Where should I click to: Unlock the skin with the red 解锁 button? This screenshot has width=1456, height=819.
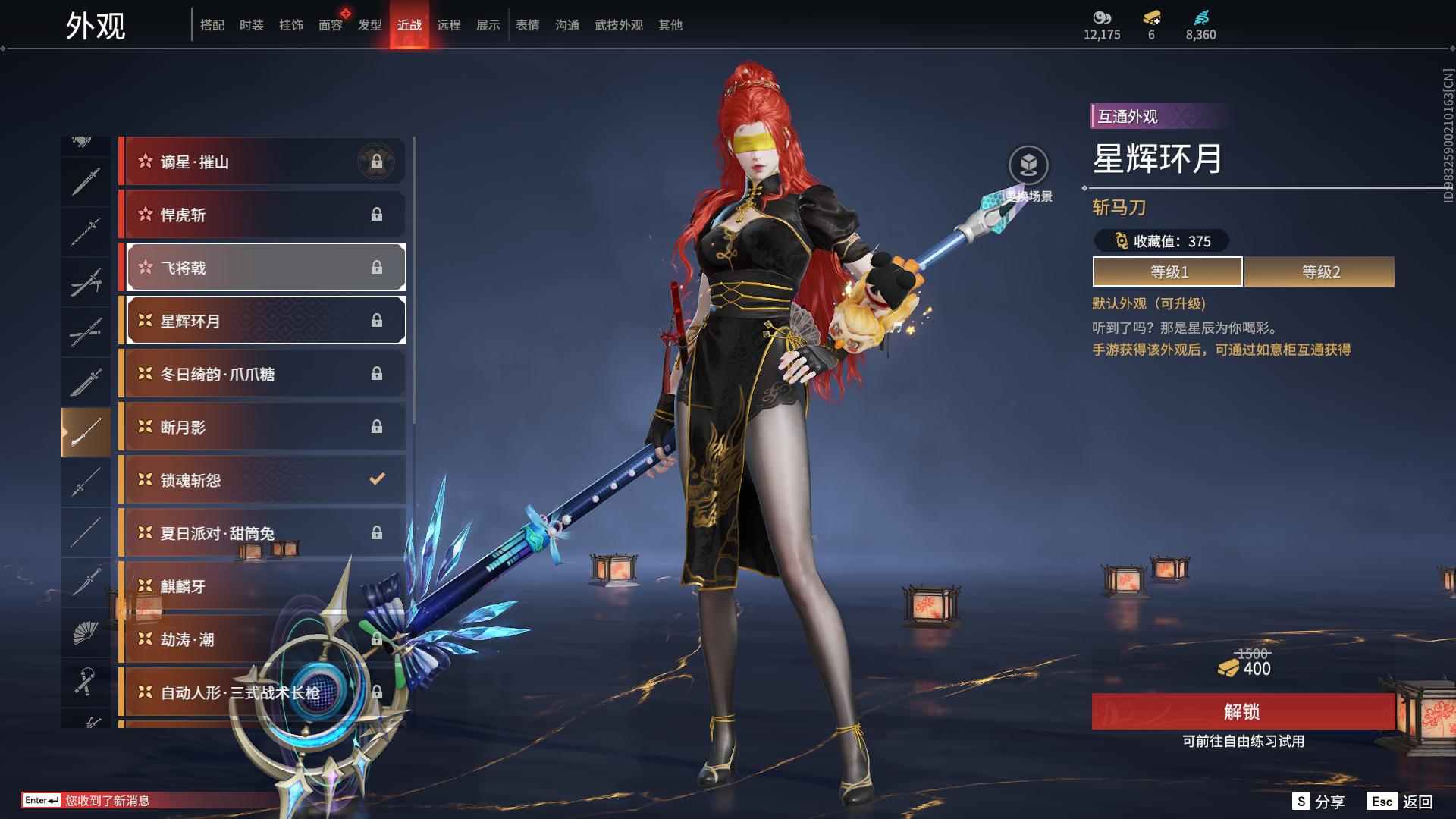point(1242,711)
